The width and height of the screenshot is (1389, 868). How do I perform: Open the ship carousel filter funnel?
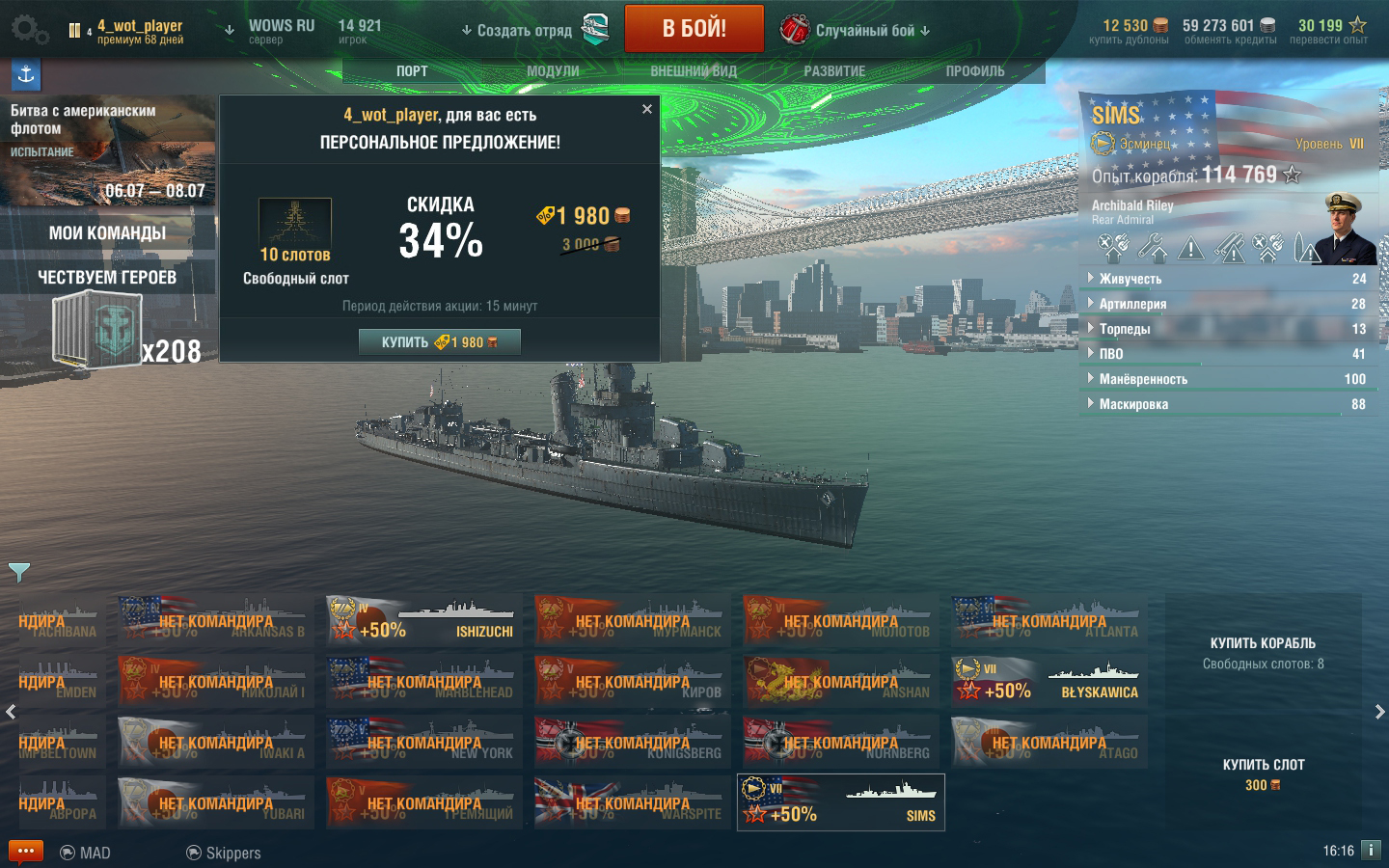point(18,573)
